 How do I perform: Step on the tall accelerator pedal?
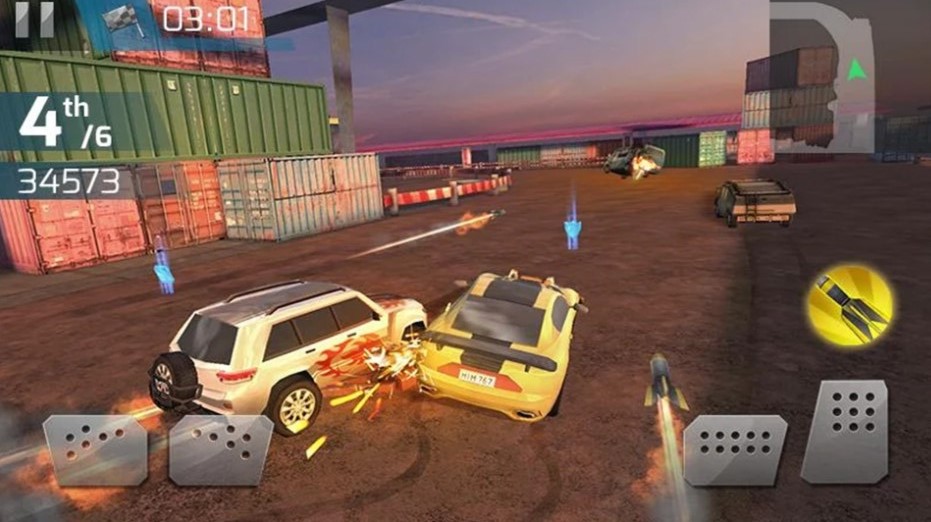(846, 432)
